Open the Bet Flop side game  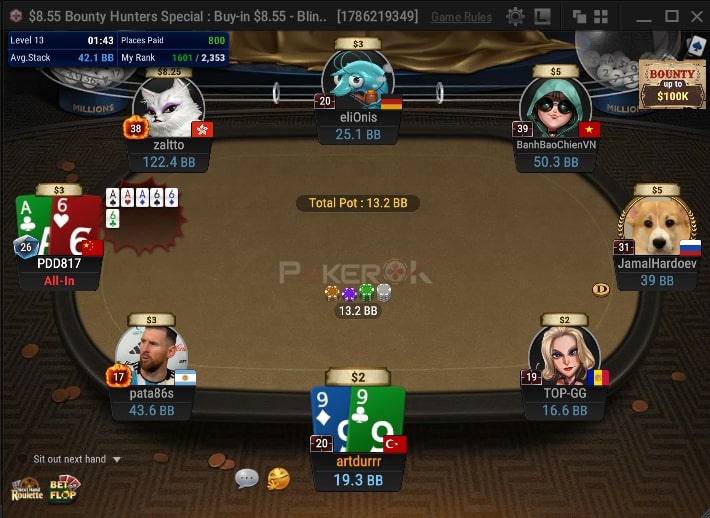pyautogui.click(x=64, y=489)
